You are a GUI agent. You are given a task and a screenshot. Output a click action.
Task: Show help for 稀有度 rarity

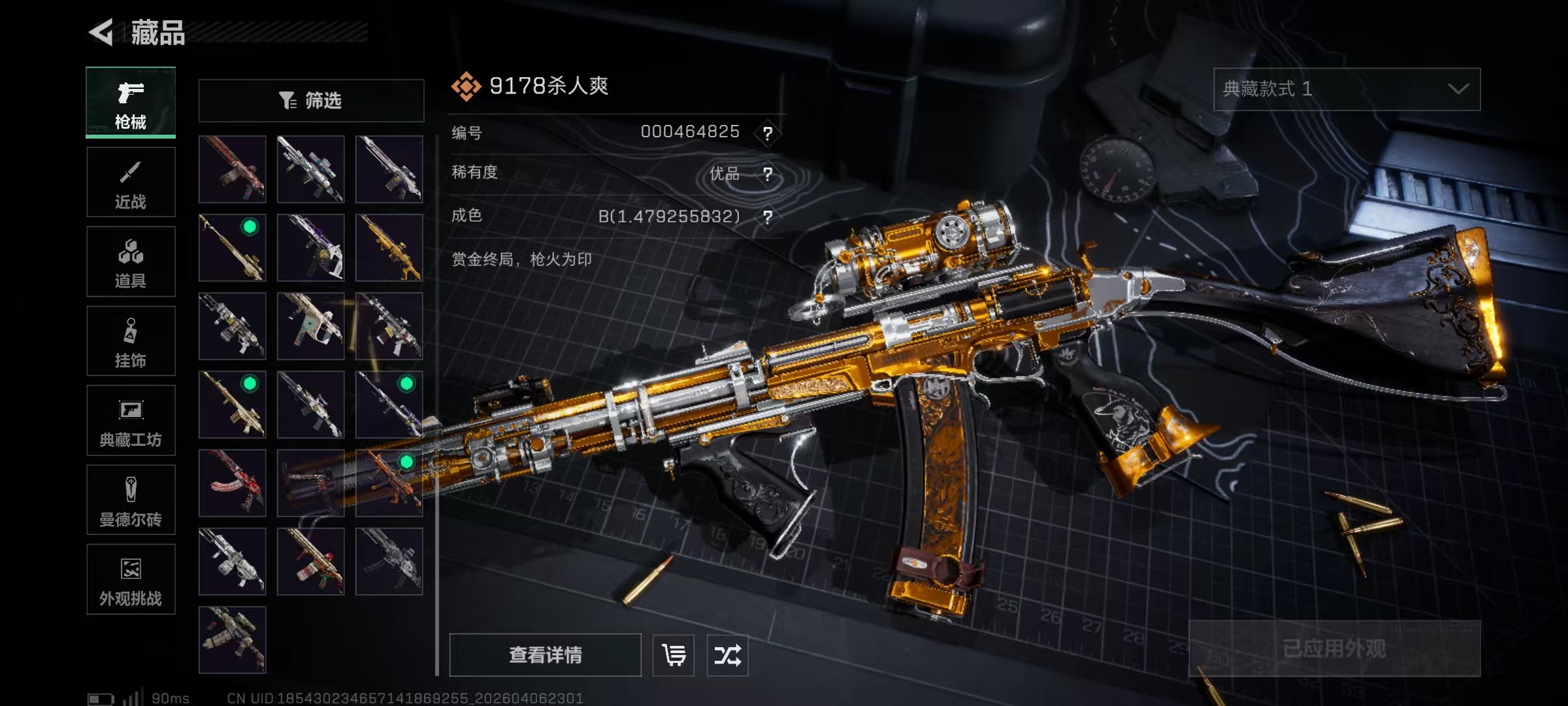(768, 174)
